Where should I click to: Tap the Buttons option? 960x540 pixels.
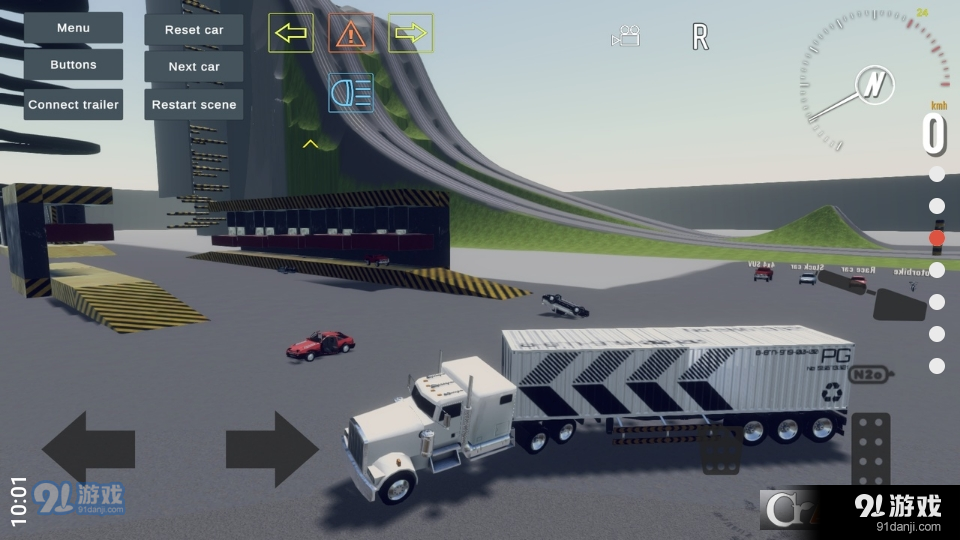pyautogui.click(x=73, y=65)
